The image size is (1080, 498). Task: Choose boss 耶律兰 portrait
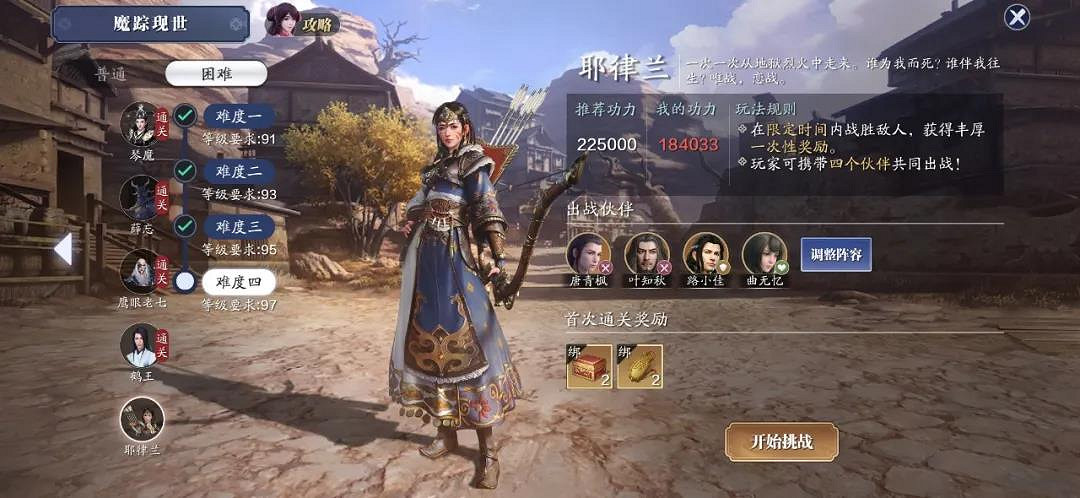[141, 418]
